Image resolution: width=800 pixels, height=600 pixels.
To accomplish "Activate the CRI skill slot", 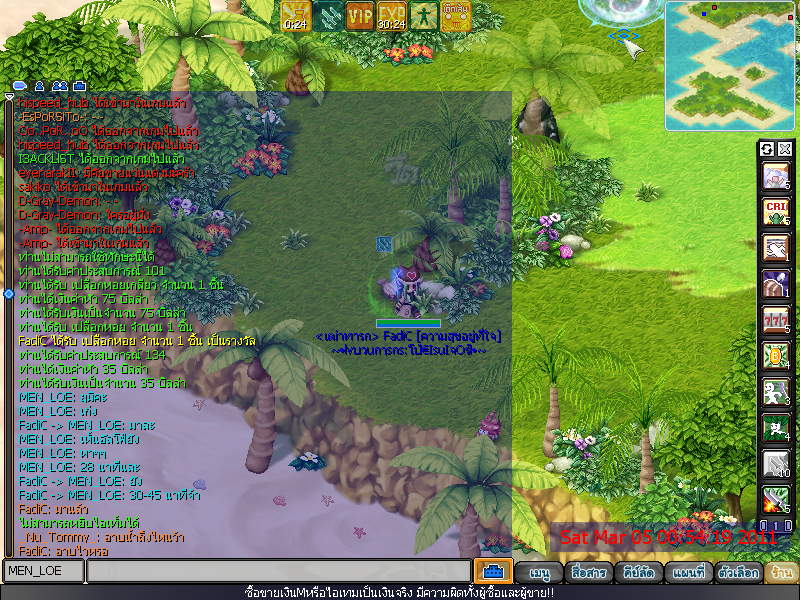I will (x=777, y=211).
